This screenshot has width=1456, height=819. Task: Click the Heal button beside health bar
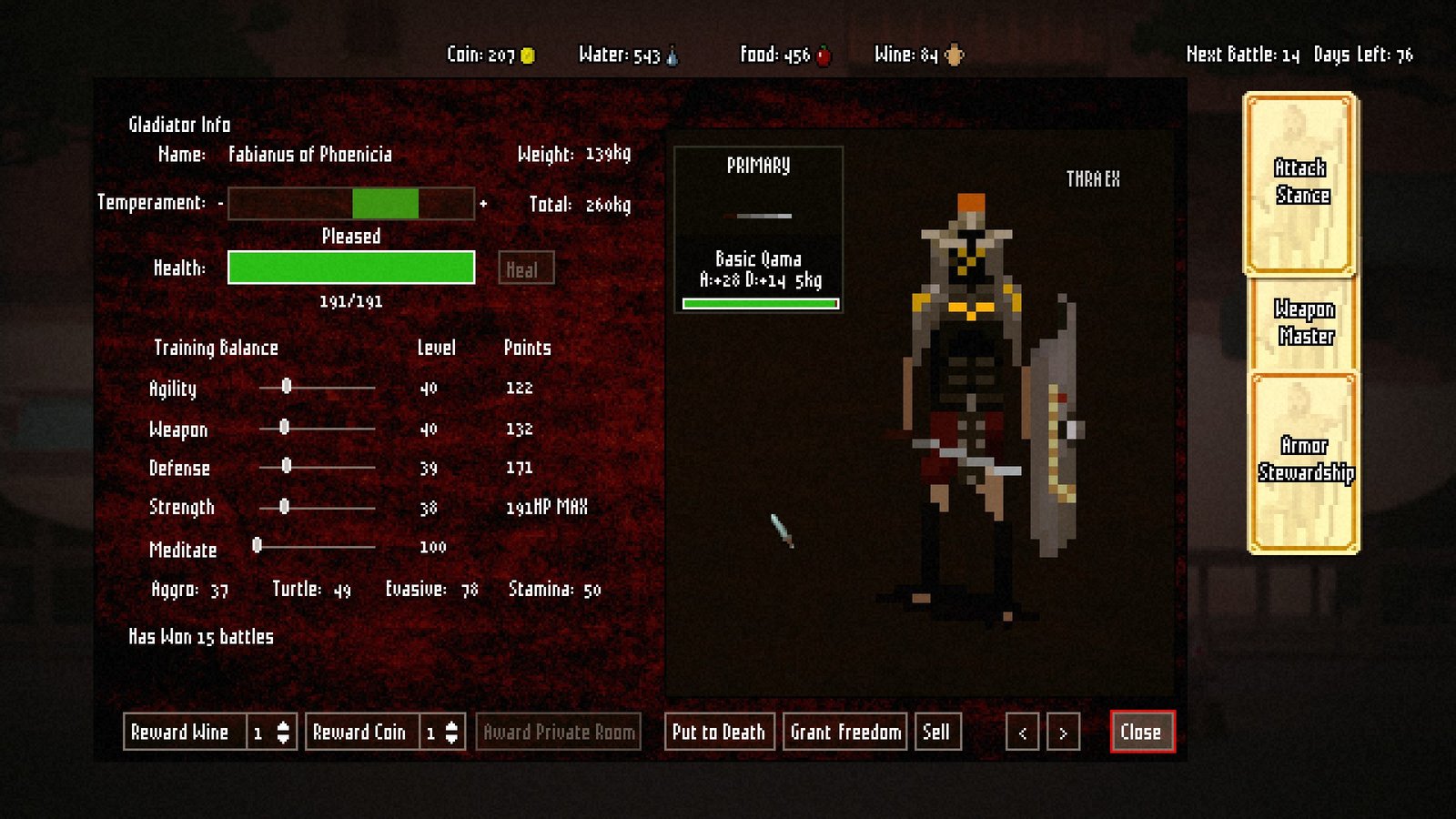525,268
